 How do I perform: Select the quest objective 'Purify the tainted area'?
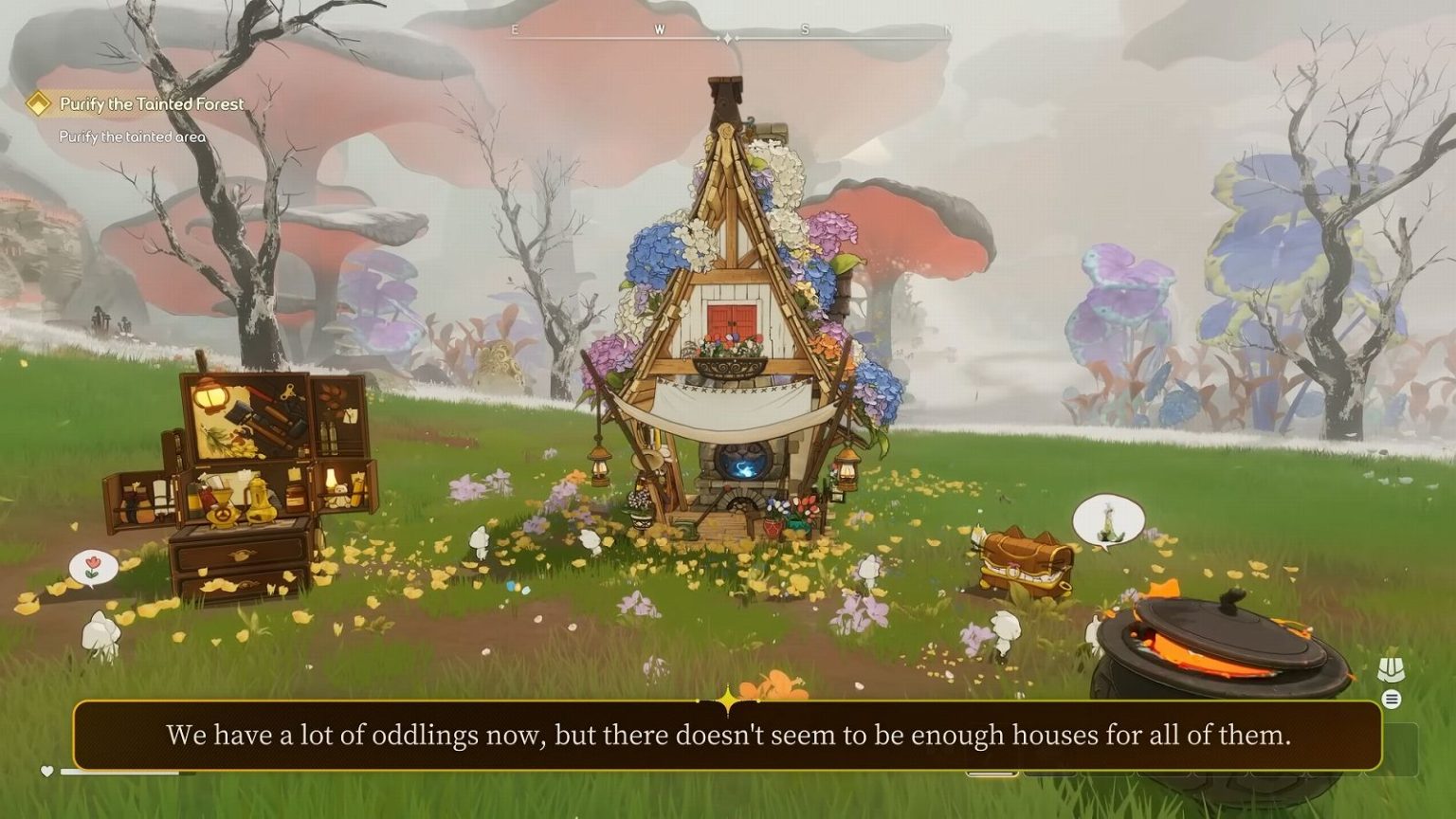[133, 136]
